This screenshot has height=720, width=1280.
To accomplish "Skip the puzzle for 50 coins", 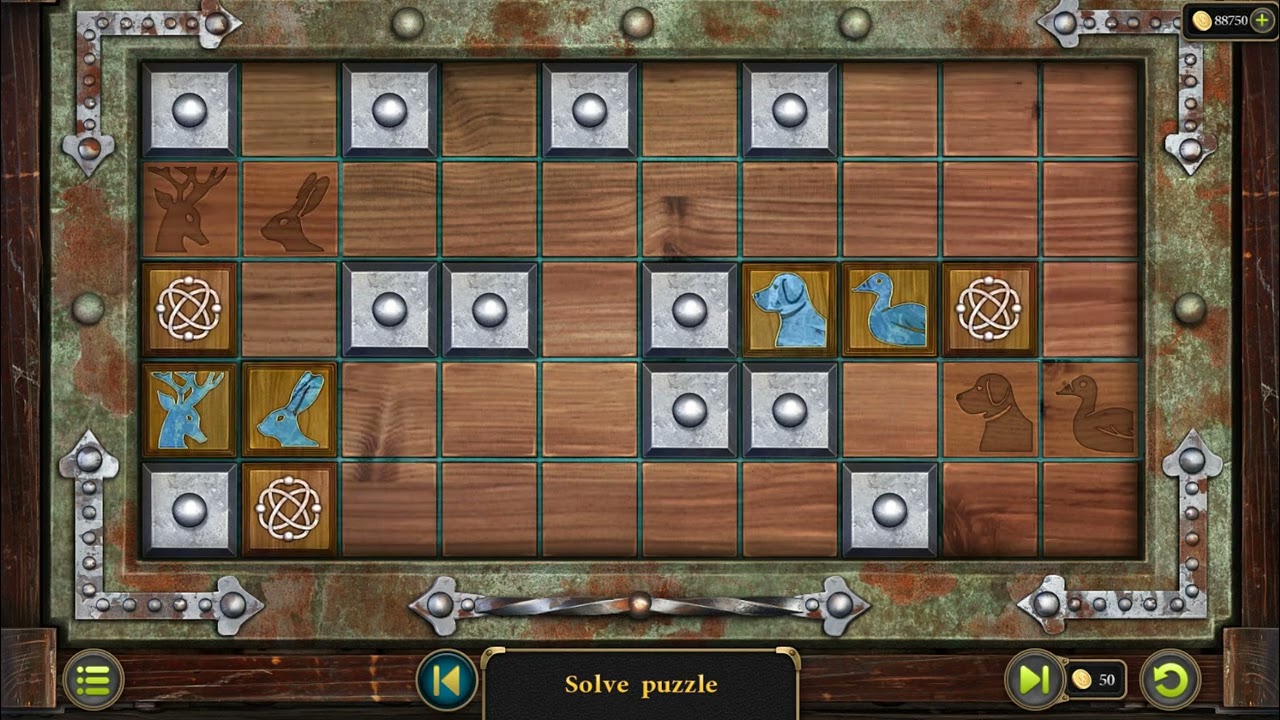I will [x=1034, y=680].
